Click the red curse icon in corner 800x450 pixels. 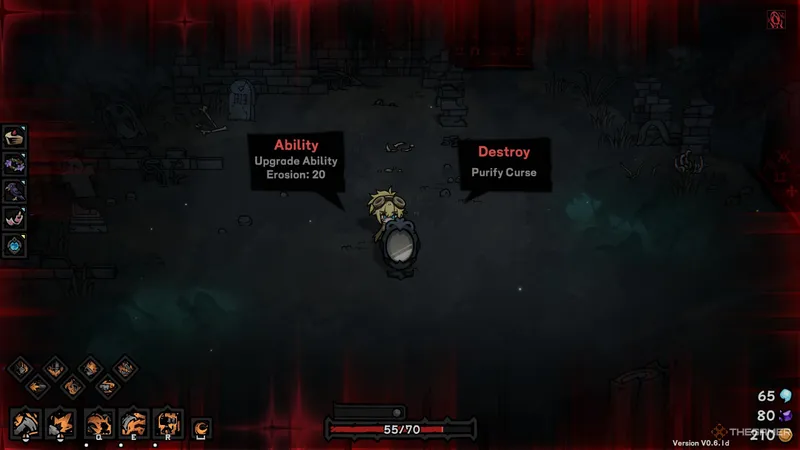click(774, 19)
